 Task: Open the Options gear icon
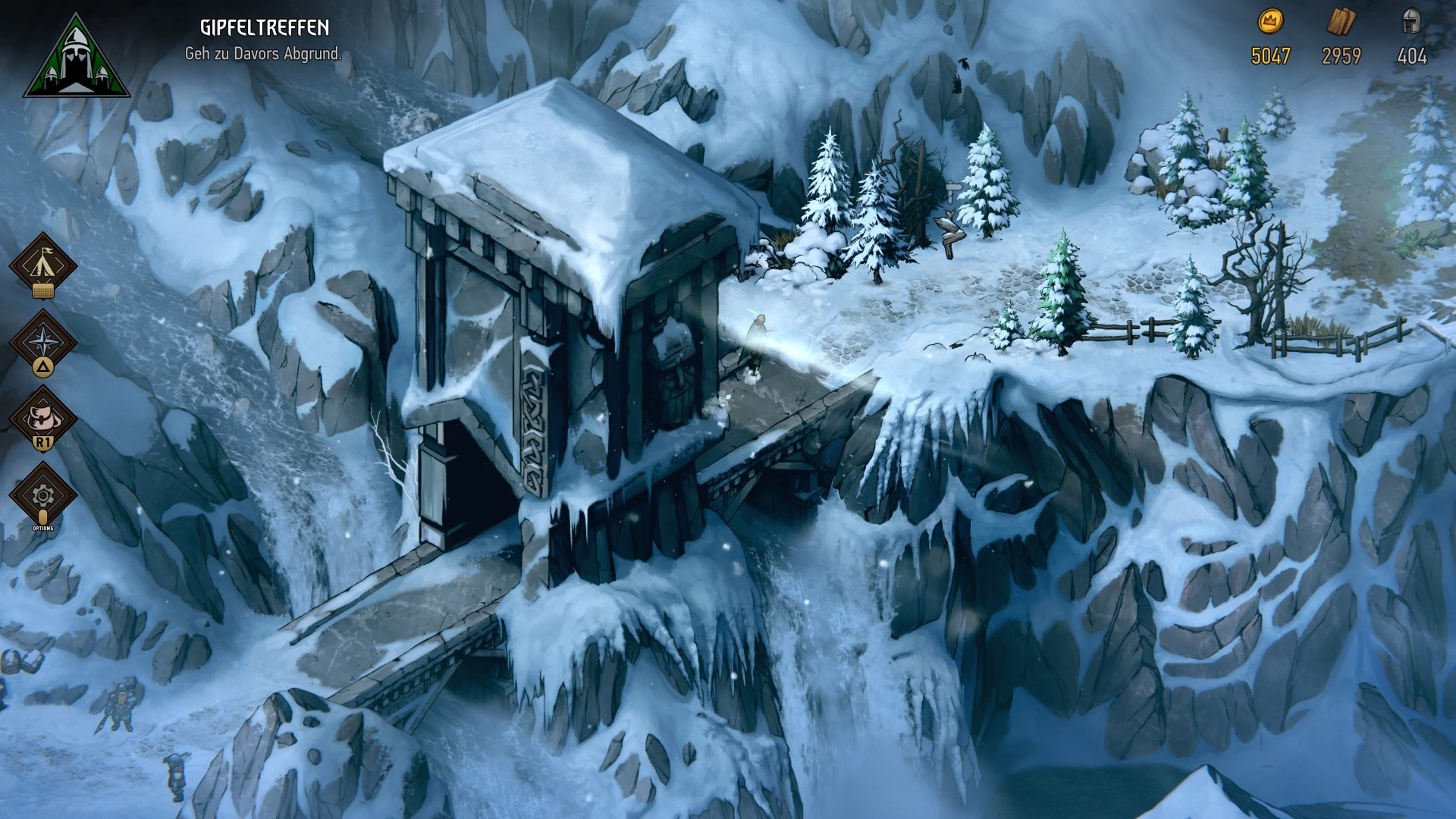[x=43, y=494]
